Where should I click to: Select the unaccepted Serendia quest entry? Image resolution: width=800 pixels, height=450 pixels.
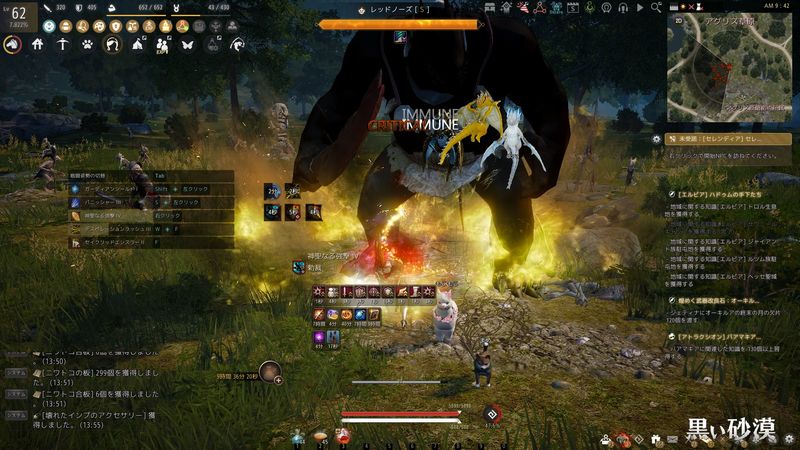(x=728, y=139)
